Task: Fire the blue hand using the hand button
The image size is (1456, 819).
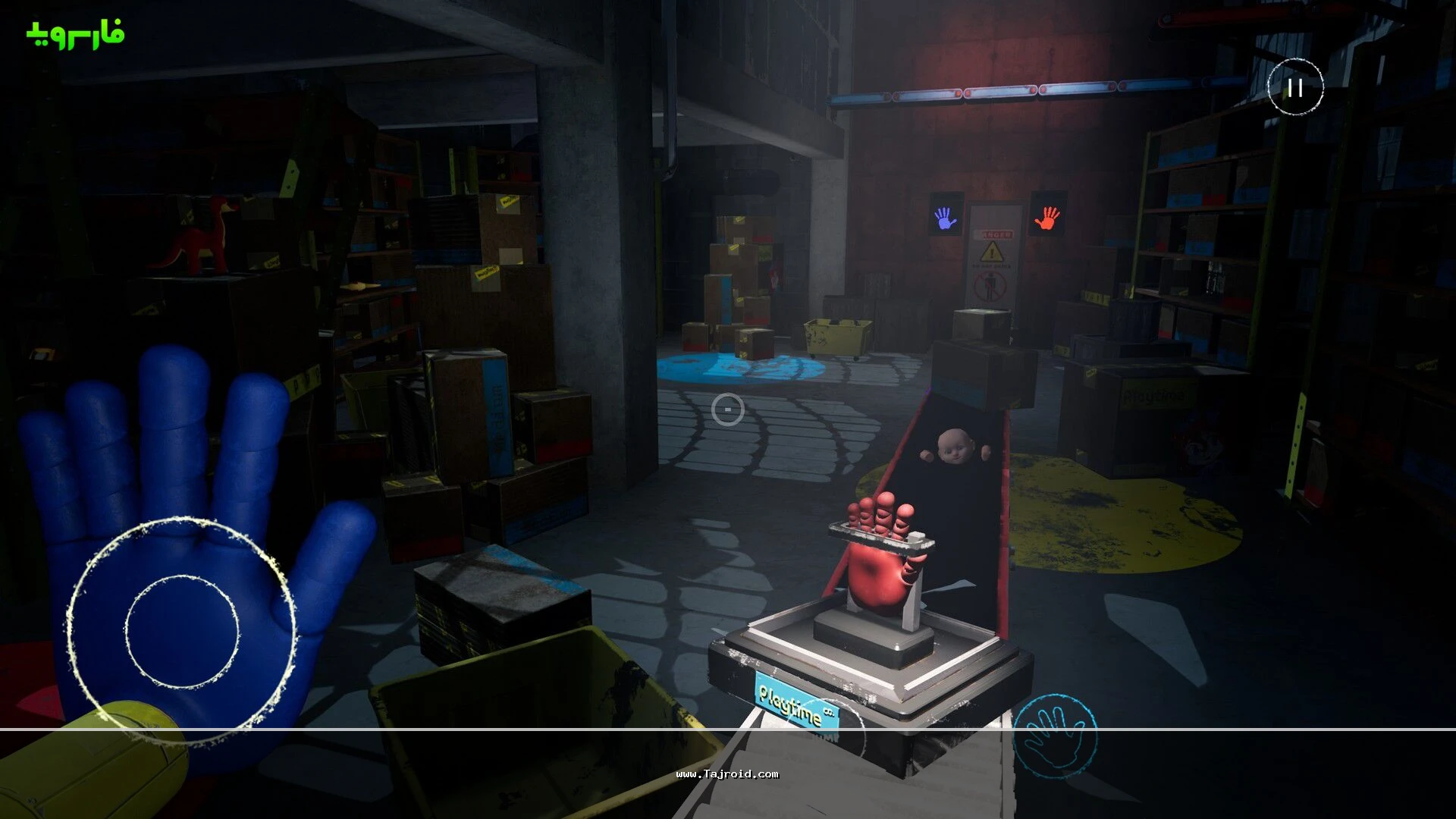Action: [1055, 736]
